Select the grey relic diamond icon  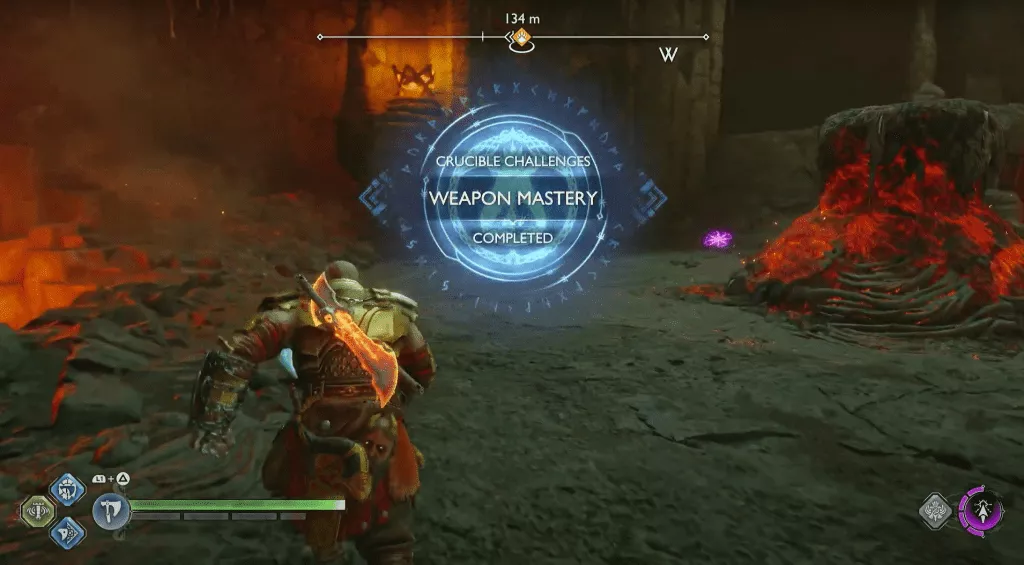coord(936,511)
